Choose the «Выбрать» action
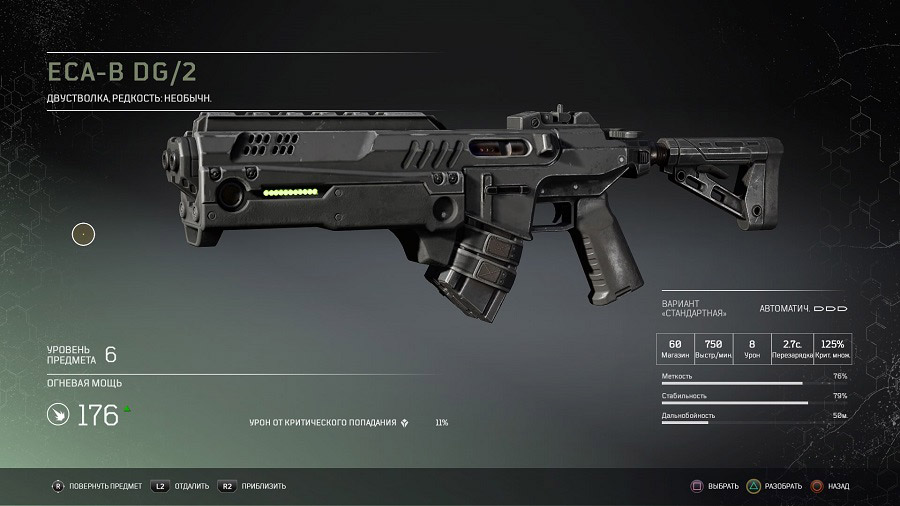This screenshot has height=506, width=900. coord(716,486)
